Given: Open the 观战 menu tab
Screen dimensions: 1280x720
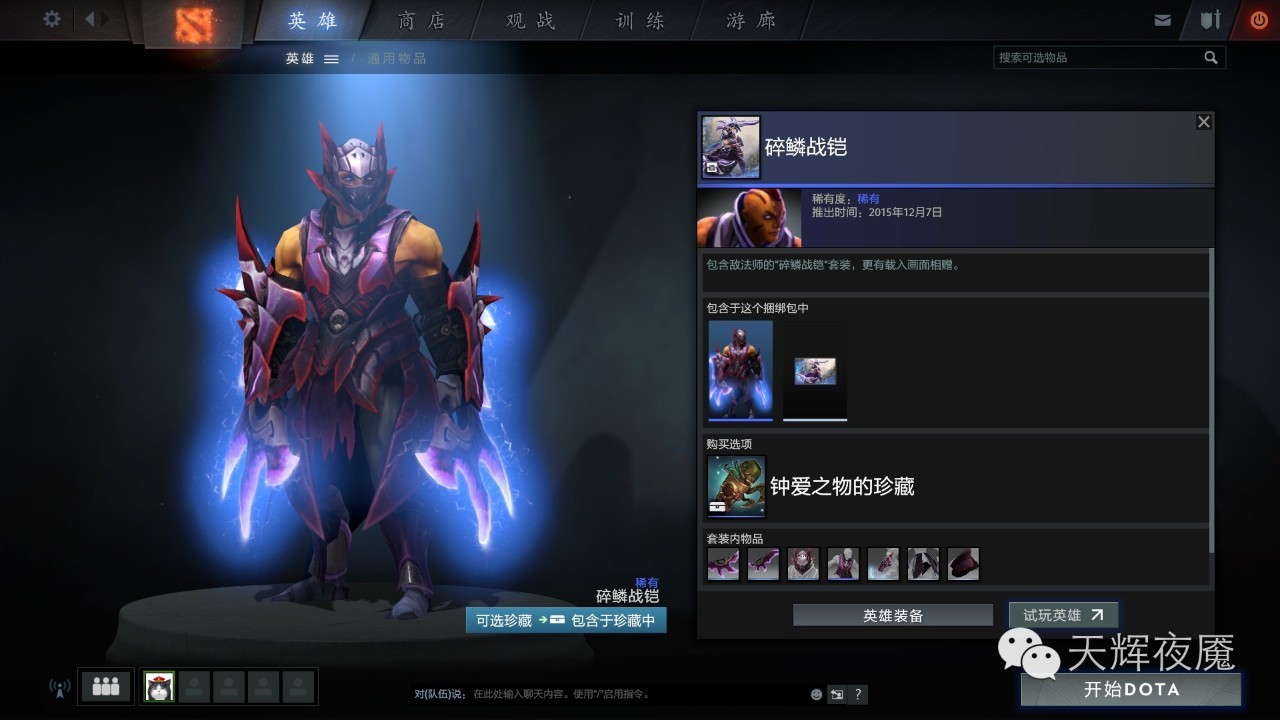Looking at the screenshot, I should coord(528,19).
